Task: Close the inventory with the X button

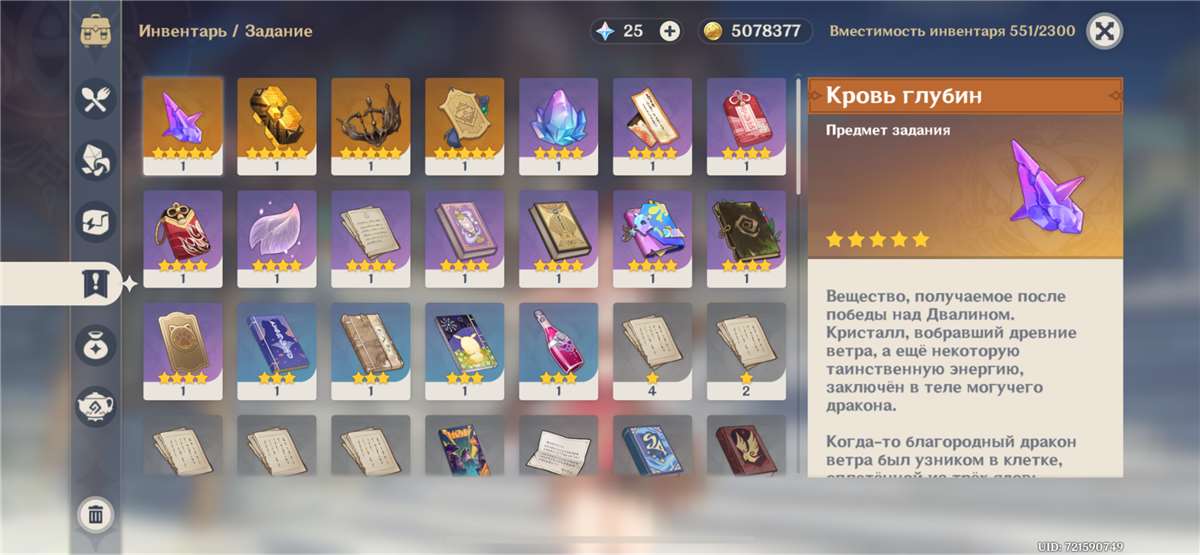Action: coord(1104,31)
